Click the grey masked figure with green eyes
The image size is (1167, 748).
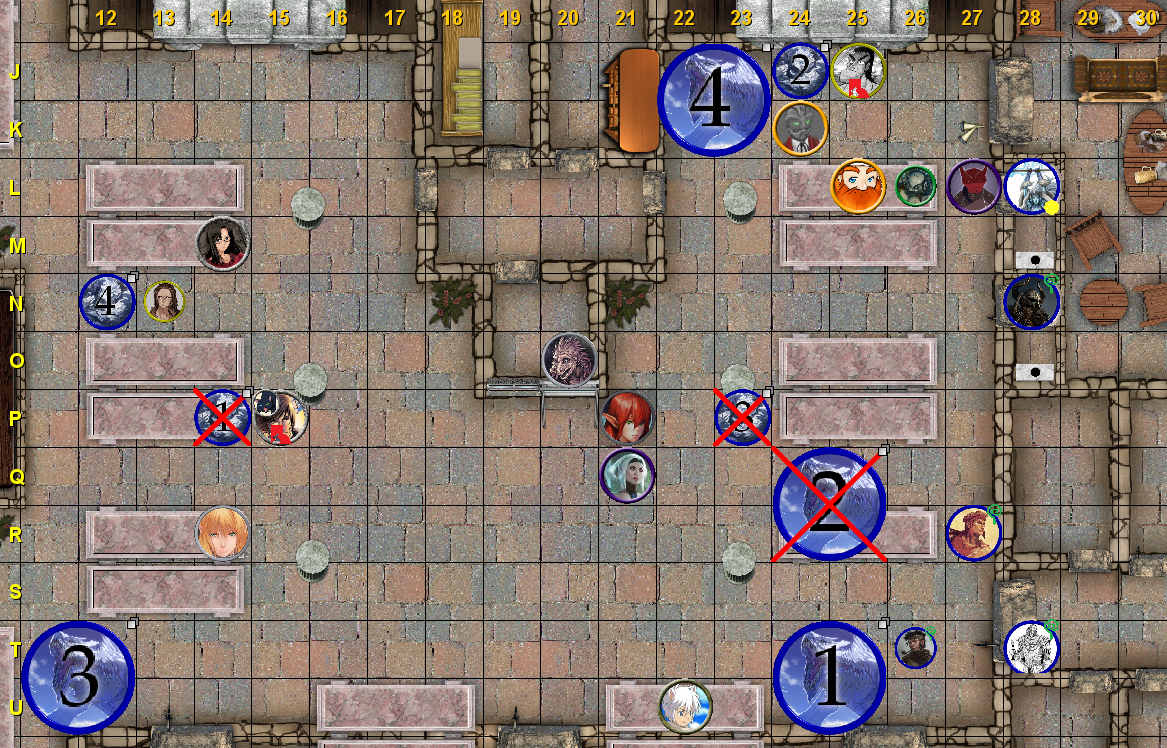click(x=800, y=128)
